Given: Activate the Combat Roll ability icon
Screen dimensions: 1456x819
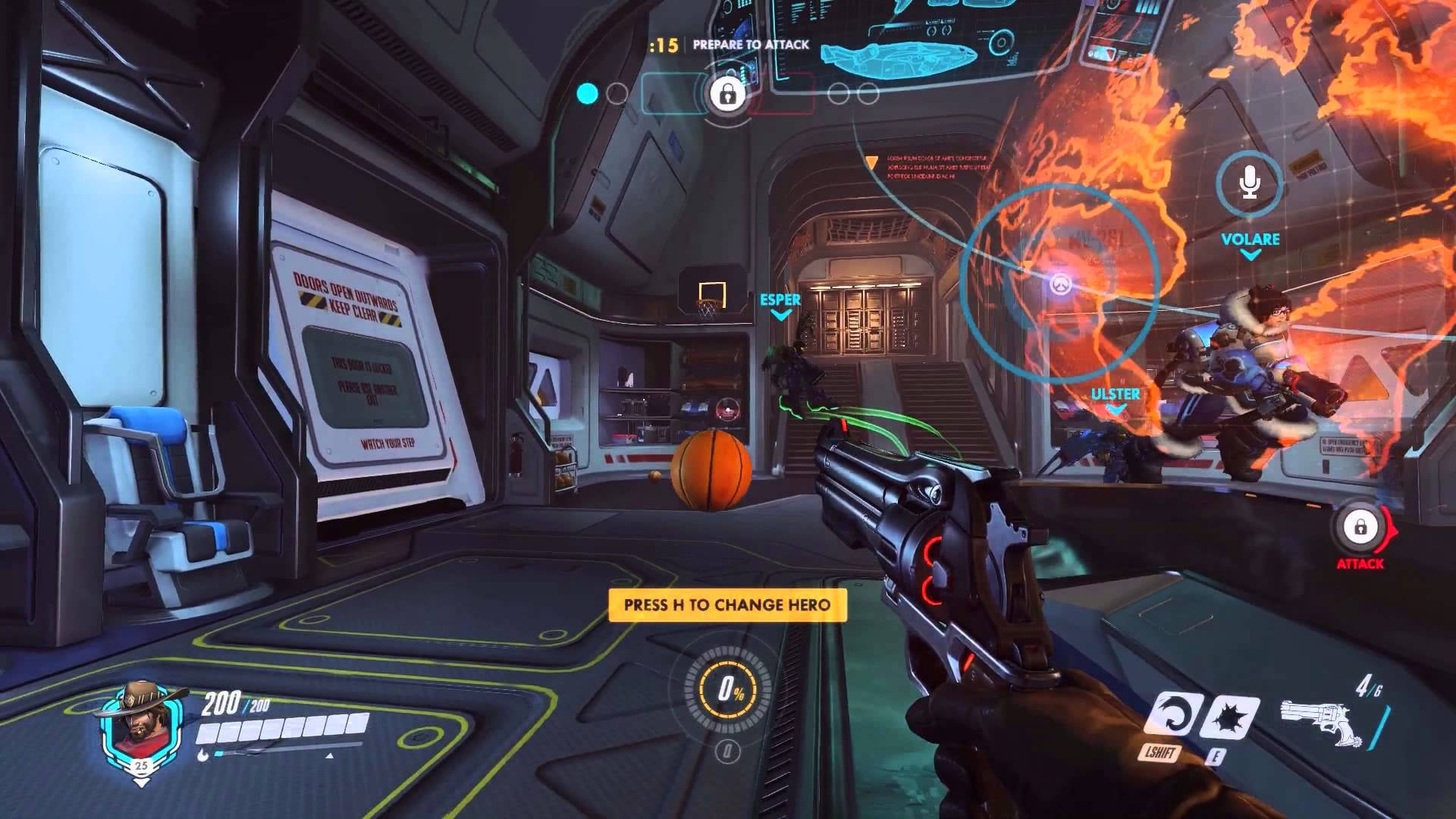Looking at the screenshot, I should click(1172, 717).
